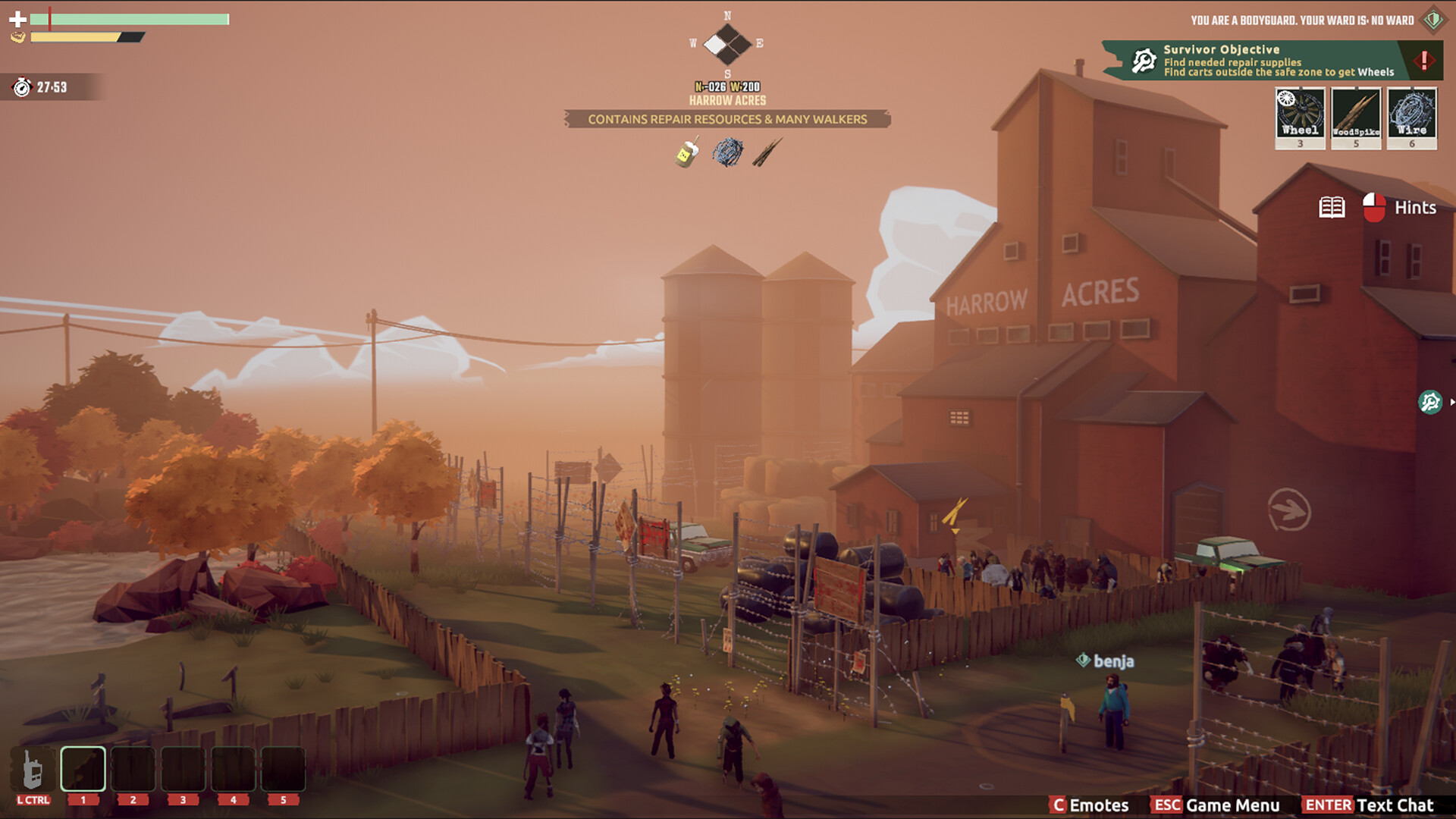
Task: Click the bodyguard shield role icon
Action: 1432,20
